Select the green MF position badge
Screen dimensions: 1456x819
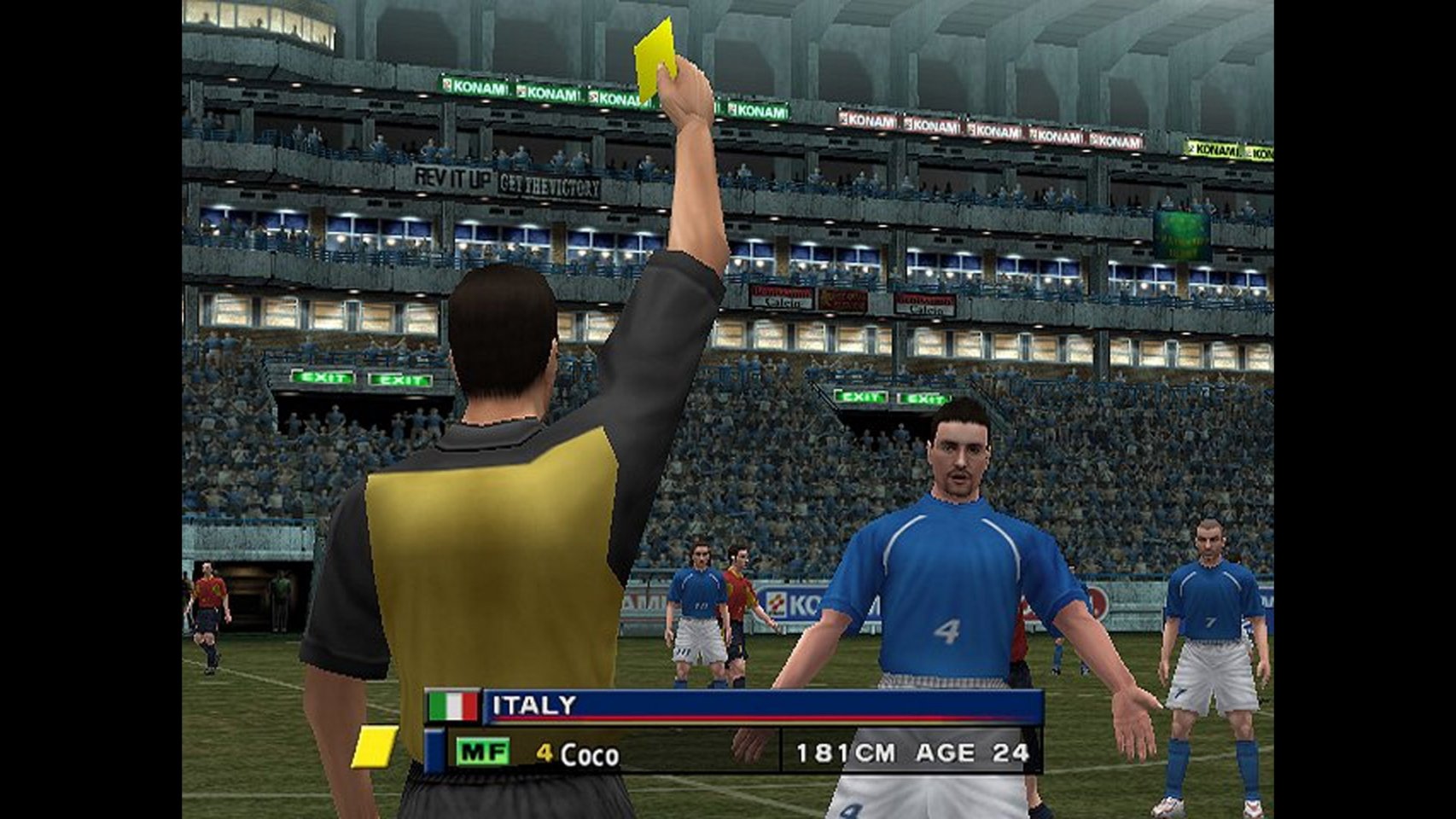pyautogui.click(x=482, y=752)
